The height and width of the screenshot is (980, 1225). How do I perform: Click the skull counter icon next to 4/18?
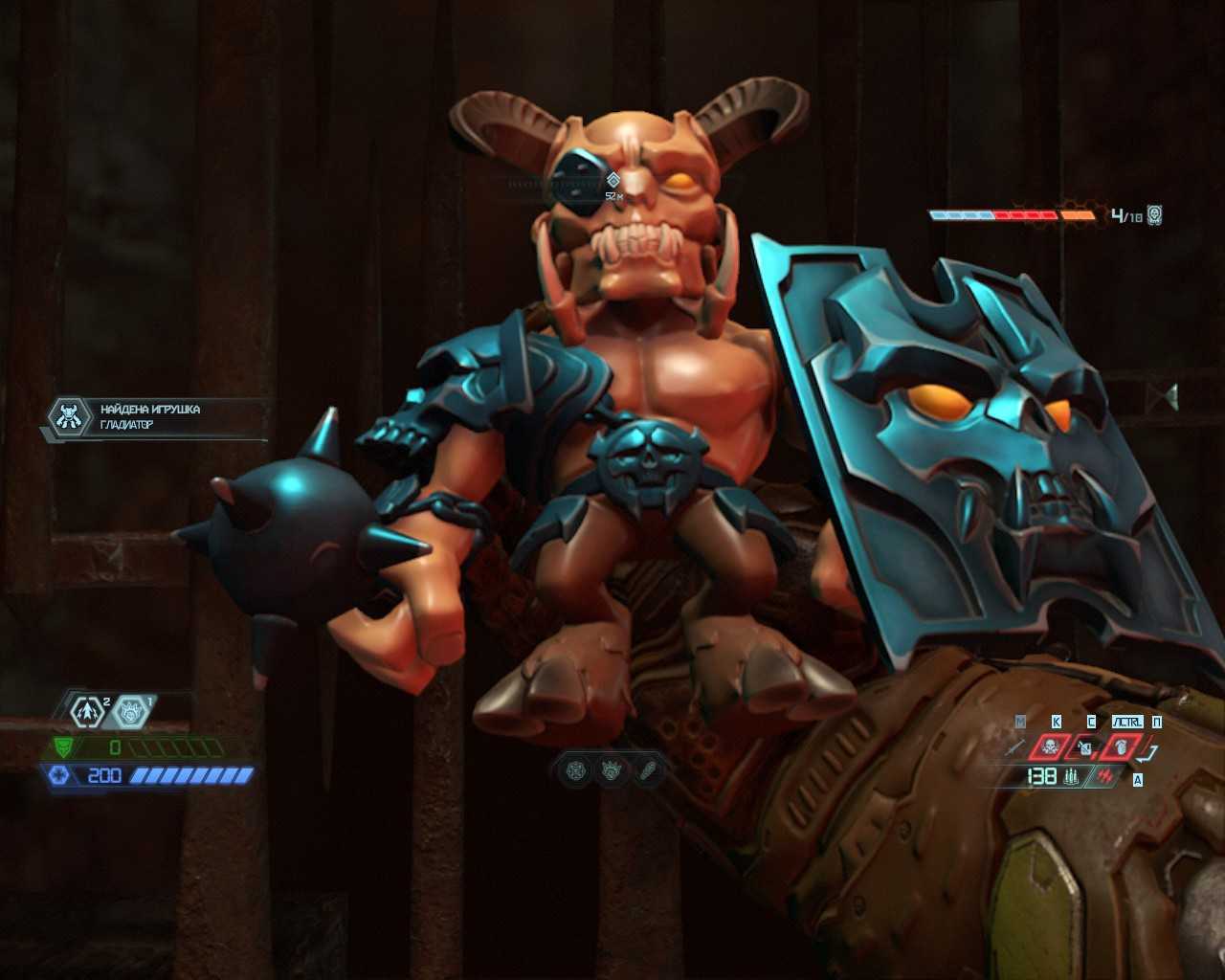click(x=1154, y=215)
